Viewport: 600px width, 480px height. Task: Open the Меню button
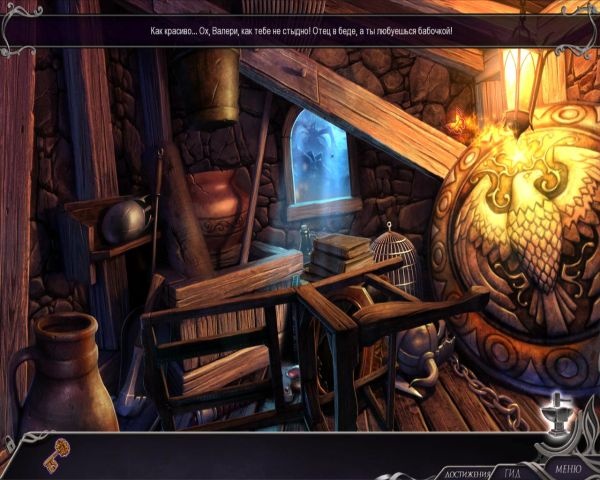click(567, 468)
